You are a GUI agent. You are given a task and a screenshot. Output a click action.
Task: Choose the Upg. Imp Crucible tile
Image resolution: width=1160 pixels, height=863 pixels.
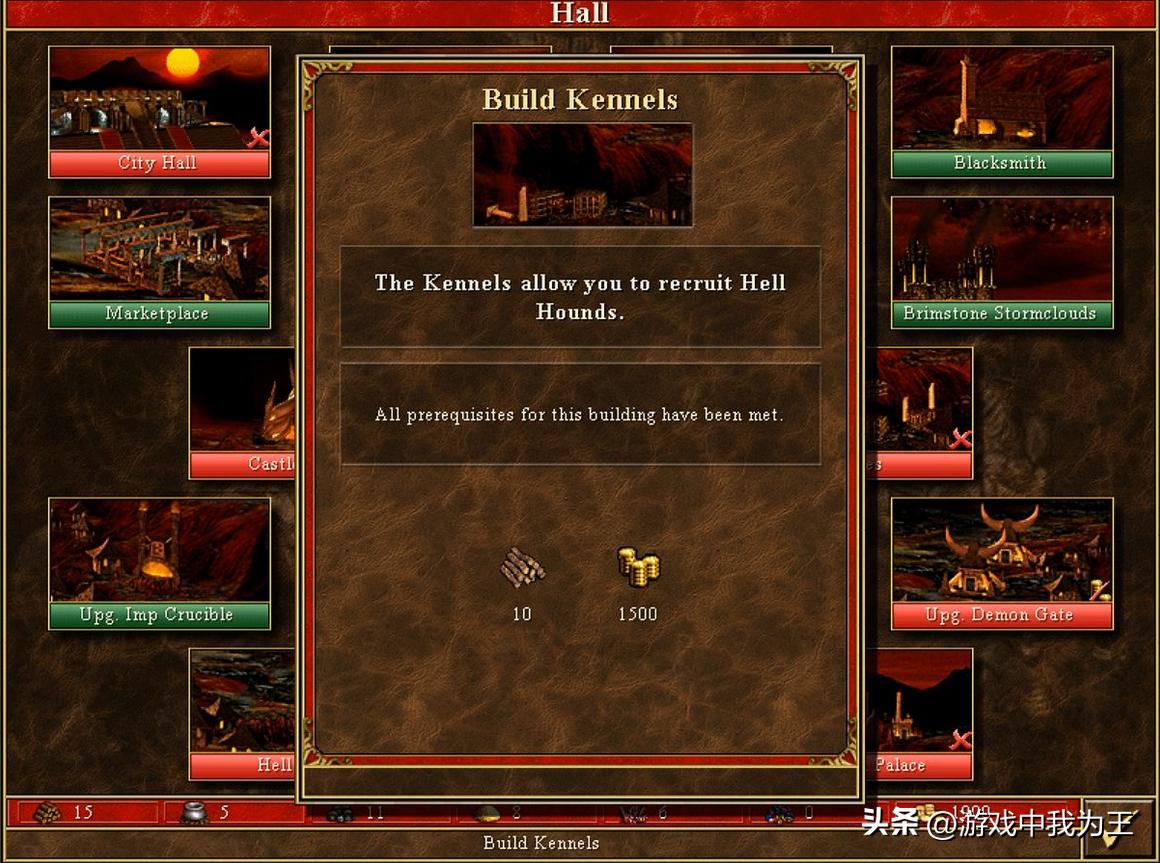pos(159,563)
